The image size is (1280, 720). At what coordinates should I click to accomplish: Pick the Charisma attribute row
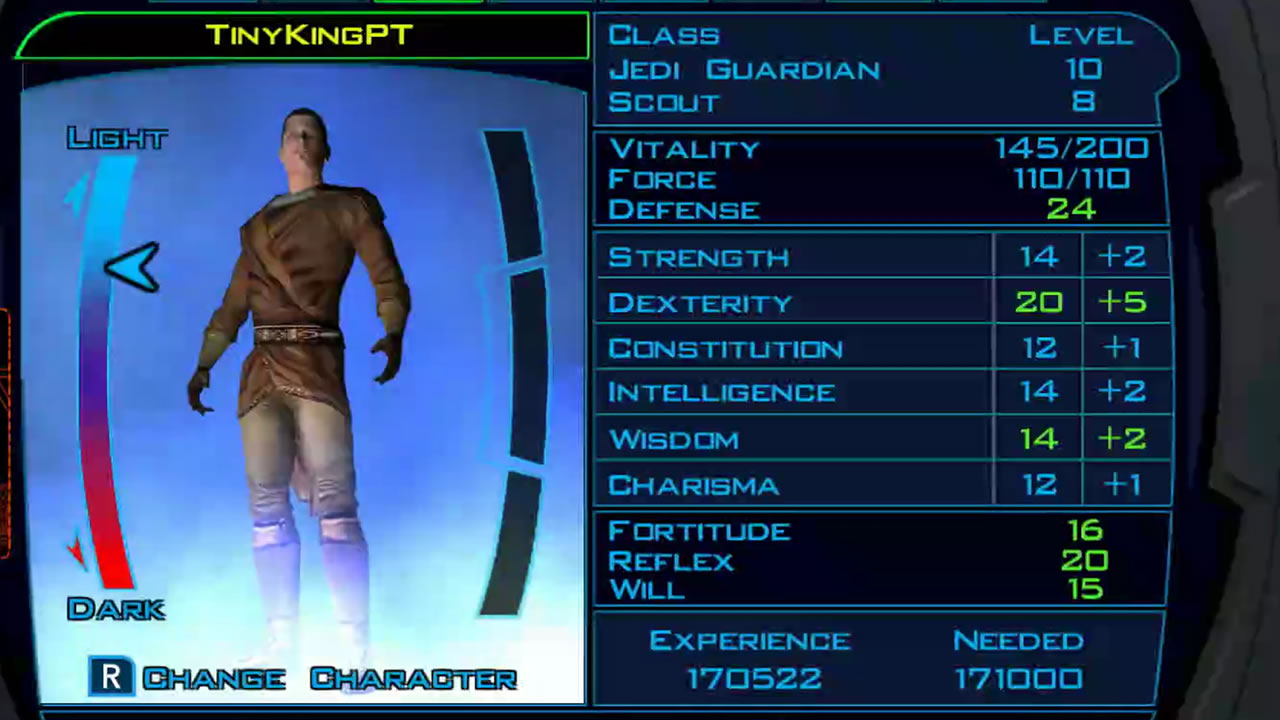693,485
